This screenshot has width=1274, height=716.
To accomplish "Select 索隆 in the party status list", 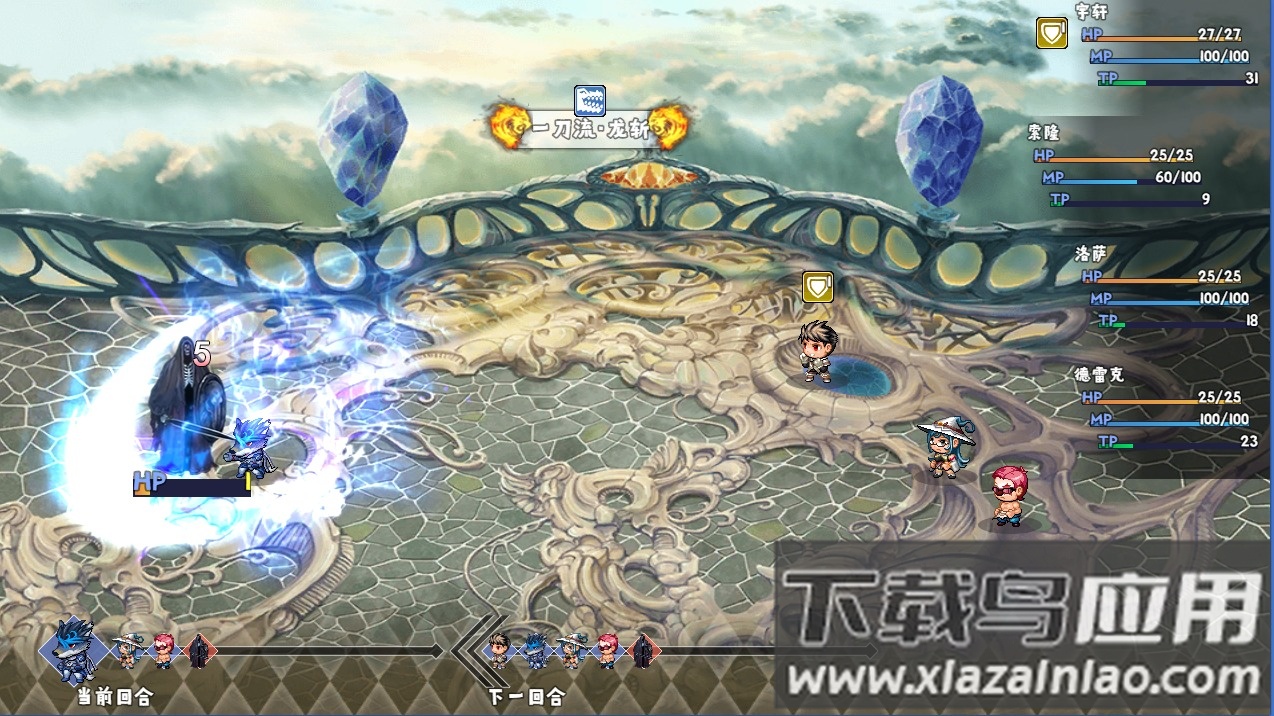I will pyautogui.click(x=1043, y=132).
